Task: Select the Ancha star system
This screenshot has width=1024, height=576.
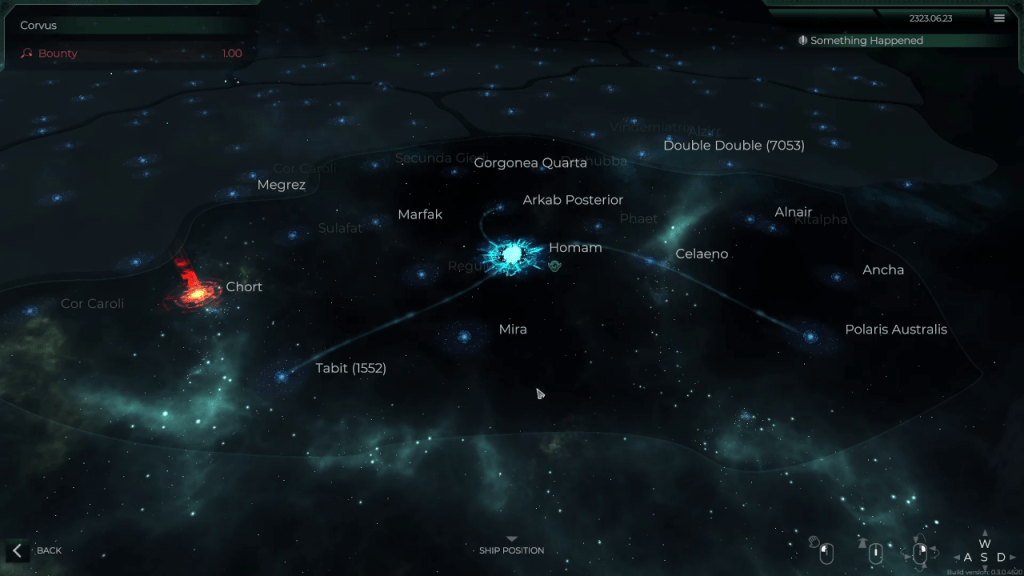Action: coord(883,270)
